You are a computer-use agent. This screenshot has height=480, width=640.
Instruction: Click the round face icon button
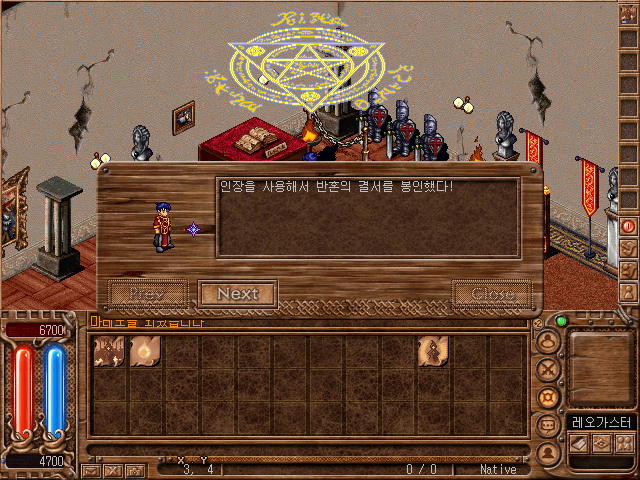click(x=549, y=341)
